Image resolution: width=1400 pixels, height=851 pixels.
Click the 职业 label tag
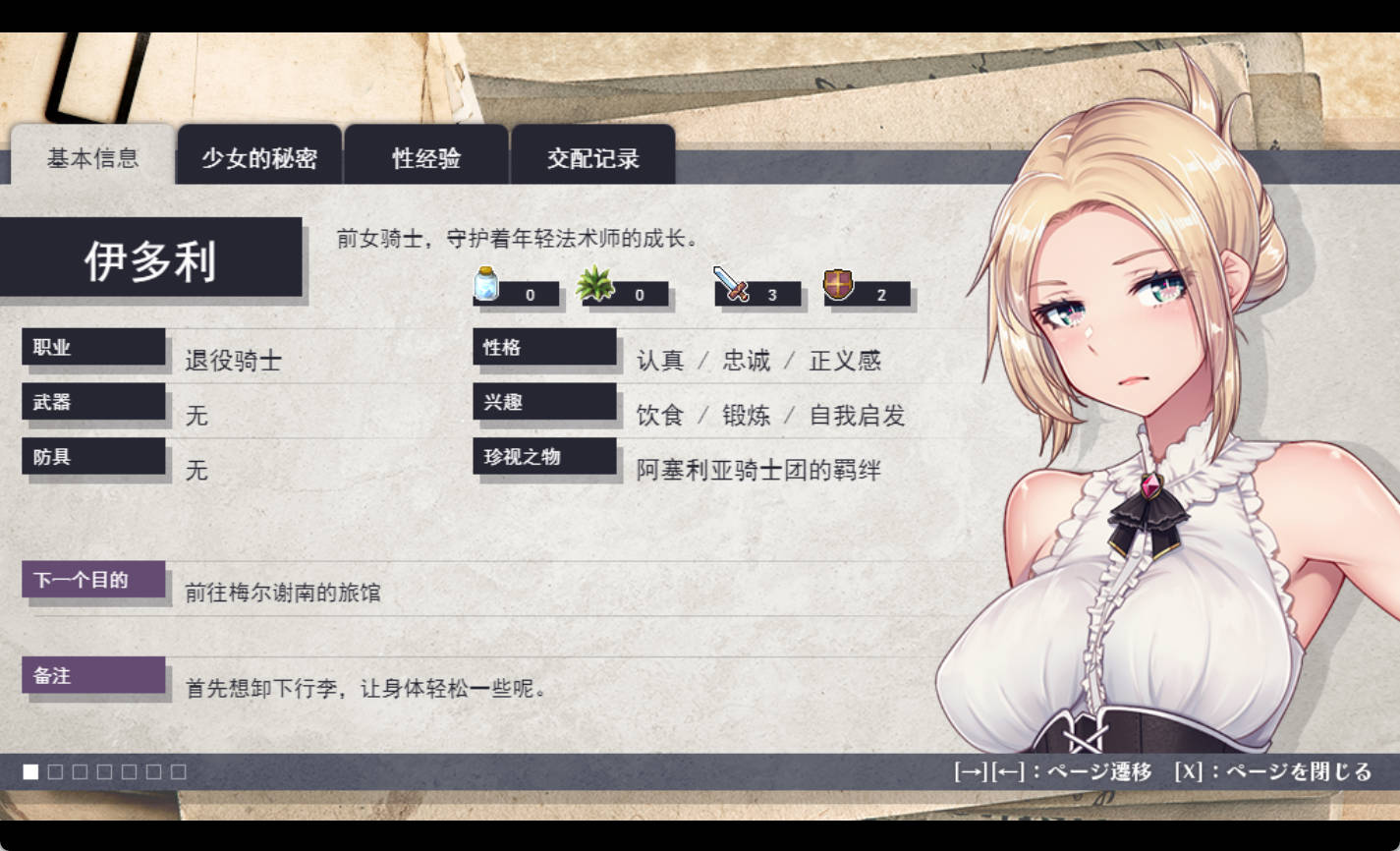[93, 348]
